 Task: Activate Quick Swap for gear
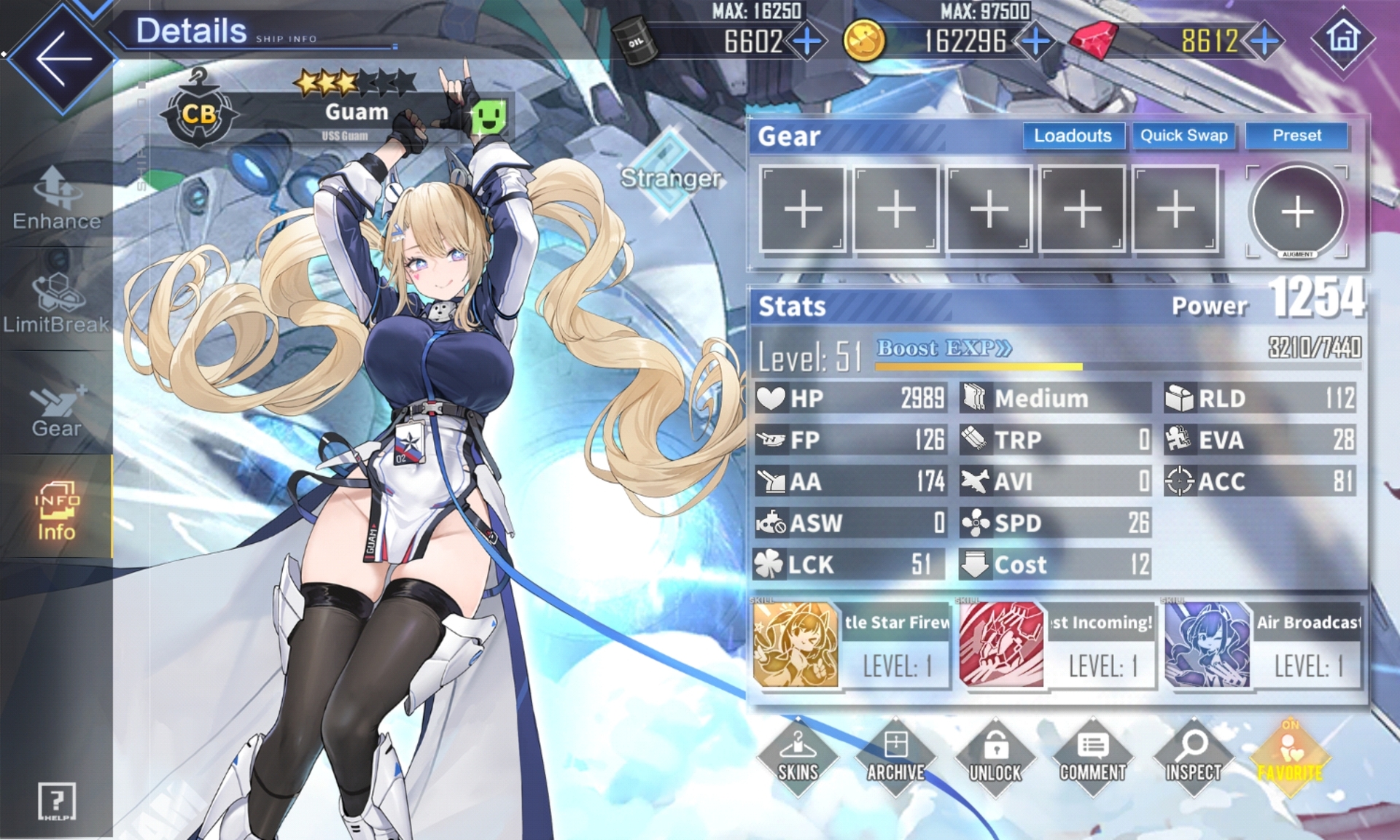coord(1183,136)
